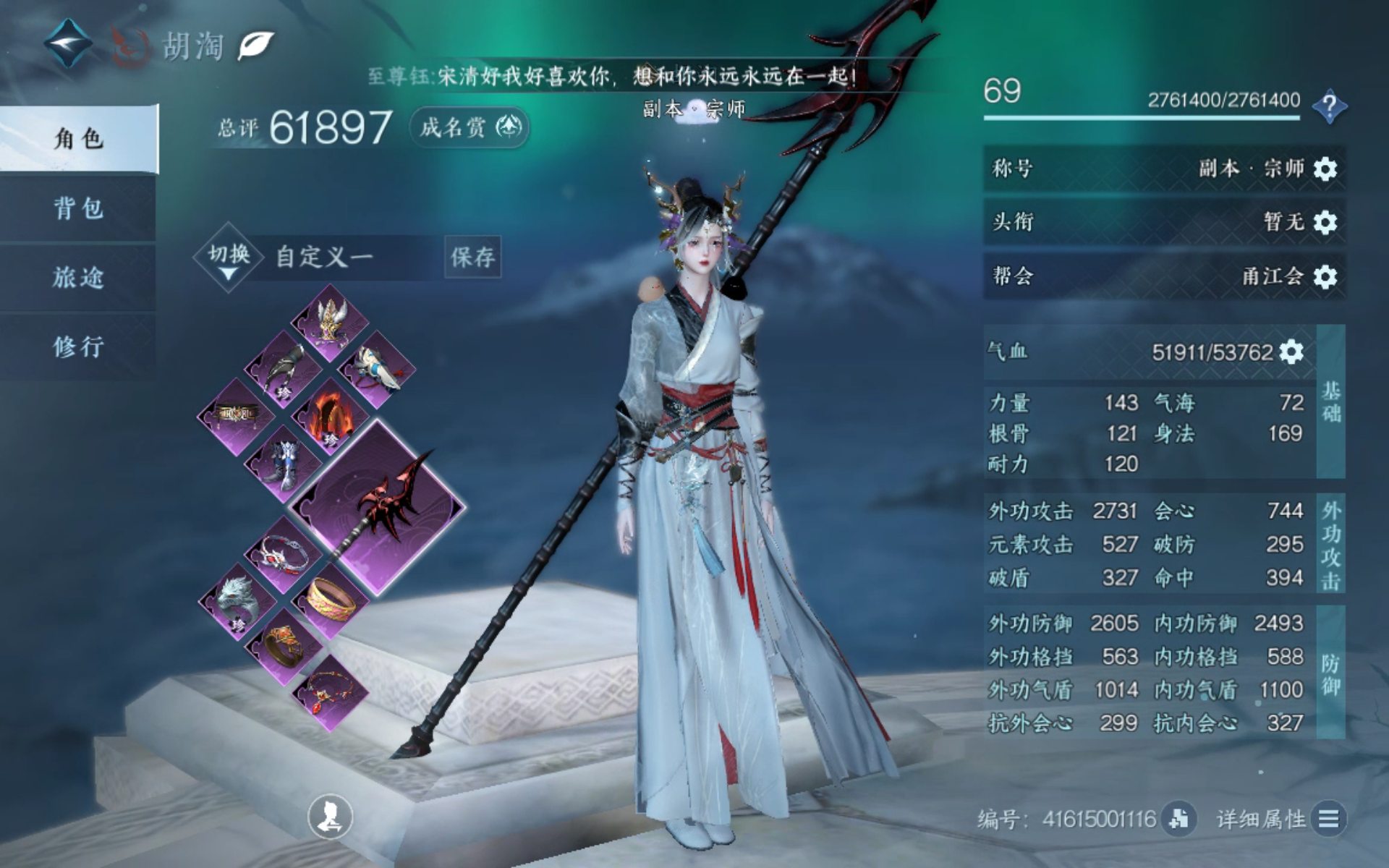Open the 切换 loadout switcher
1389x868 pixels.
point(228,258)
